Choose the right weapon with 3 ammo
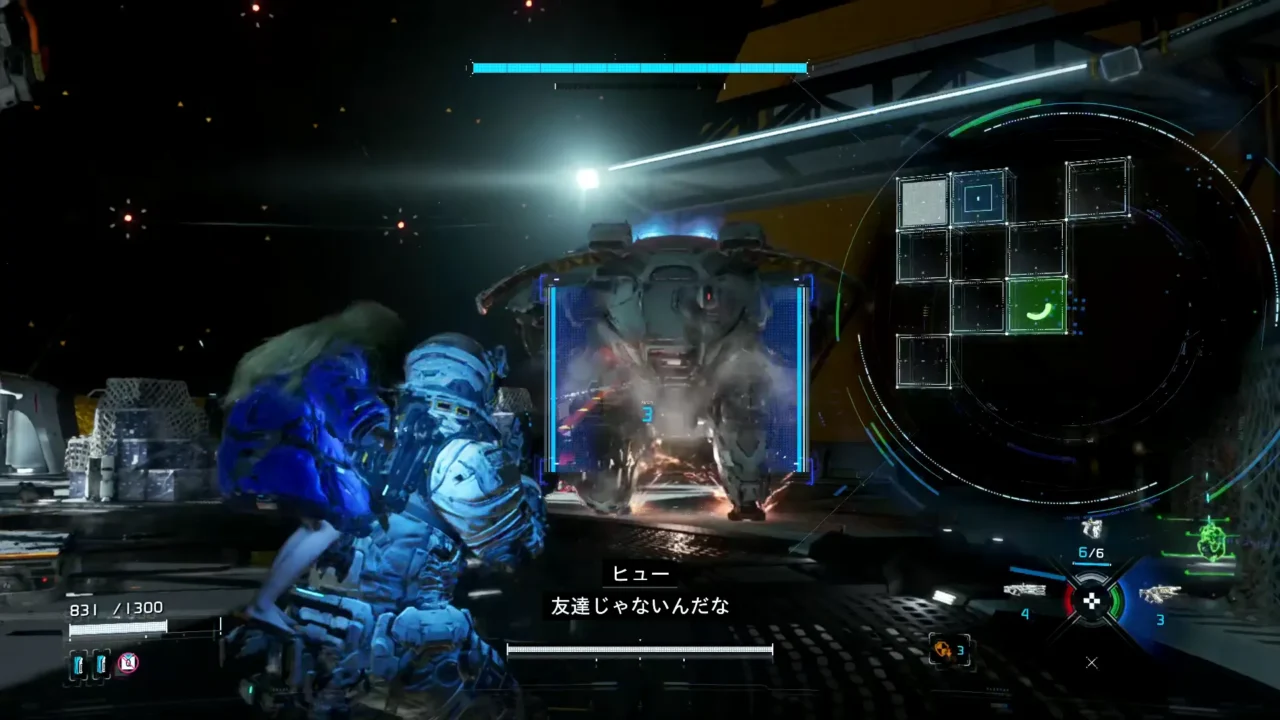 [x=1159, y=594]
